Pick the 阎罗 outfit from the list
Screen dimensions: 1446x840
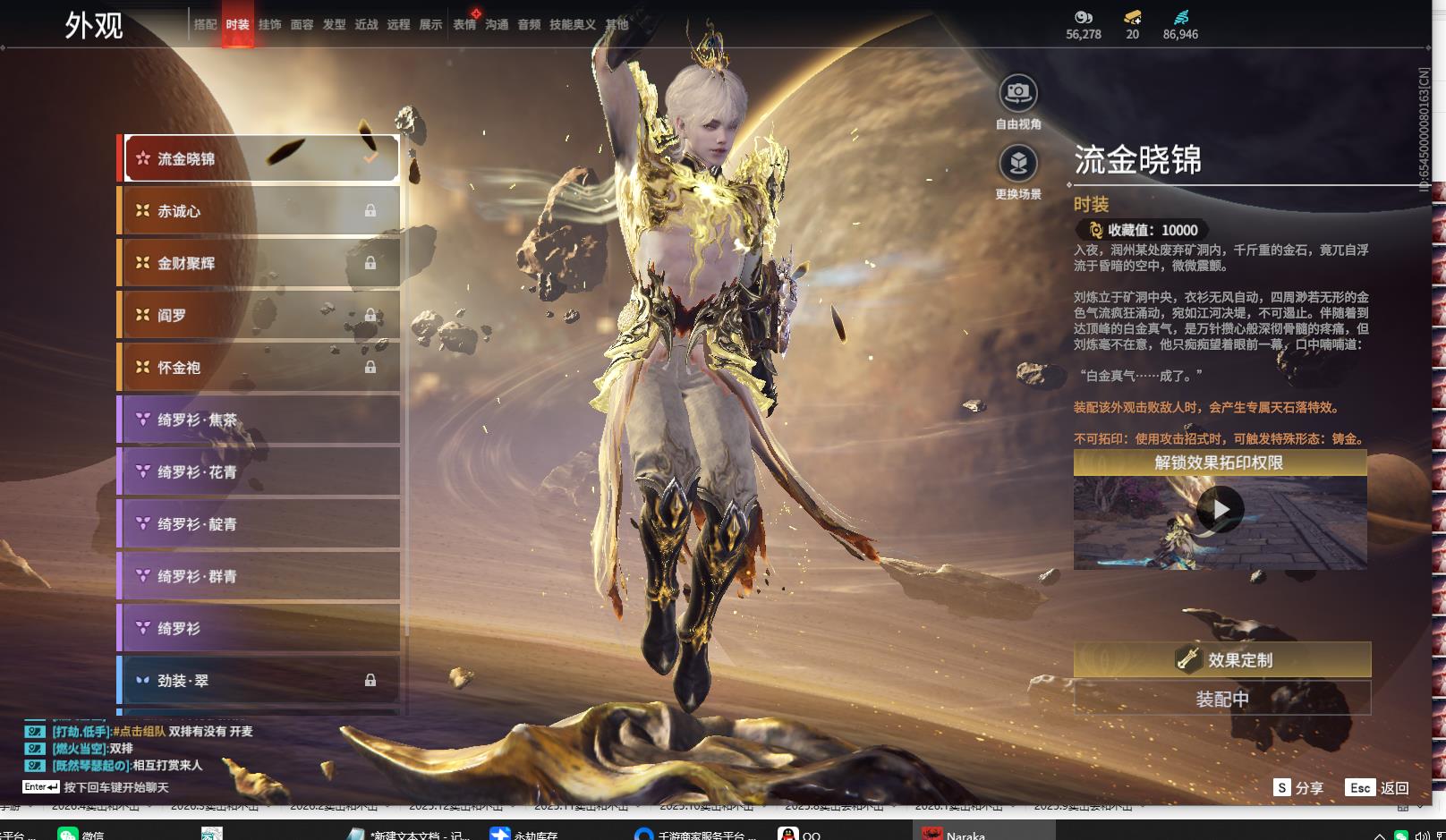point(259,315)
